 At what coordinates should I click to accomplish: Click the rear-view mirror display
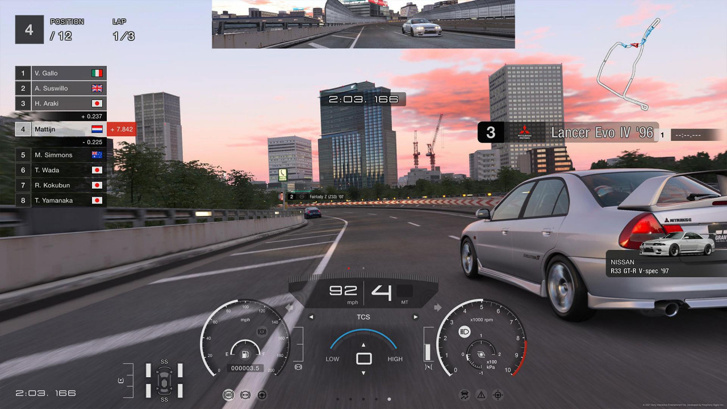[363, 24]
